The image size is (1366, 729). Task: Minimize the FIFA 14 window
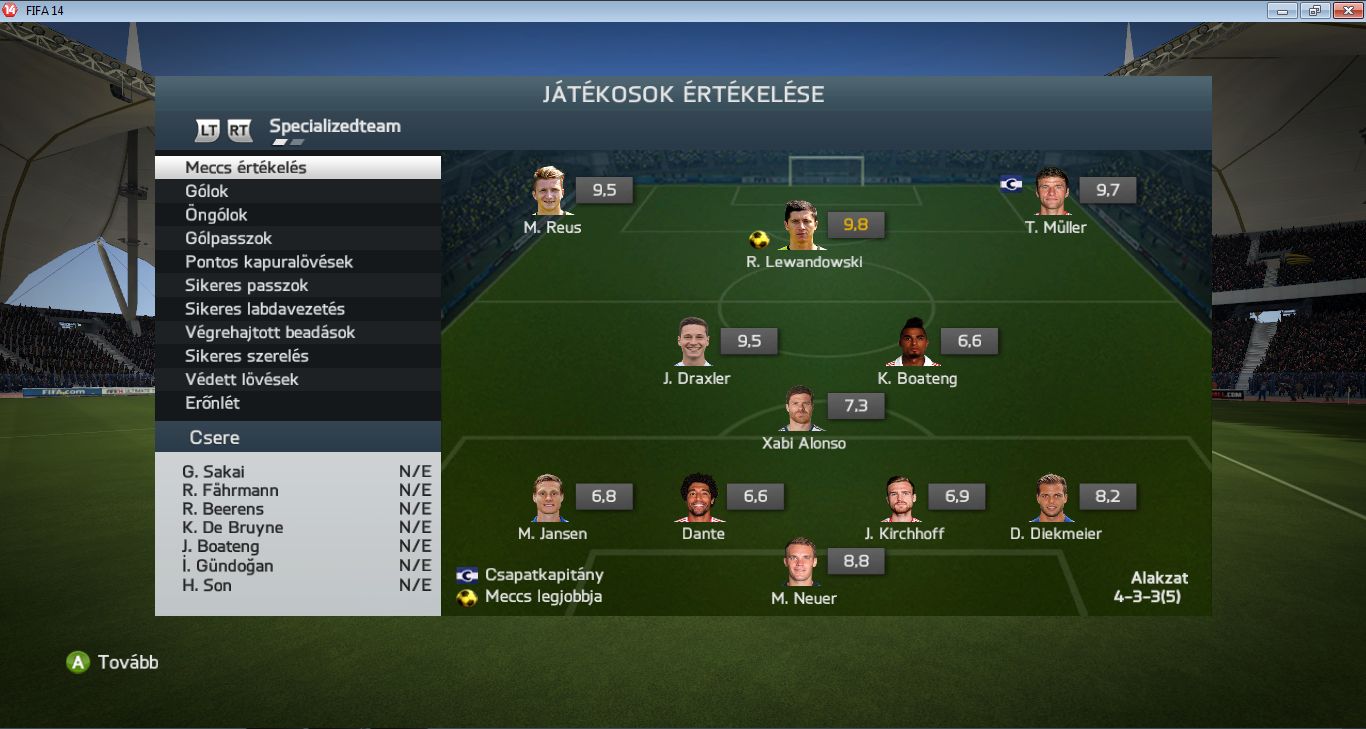click(x=1282, y=10)
